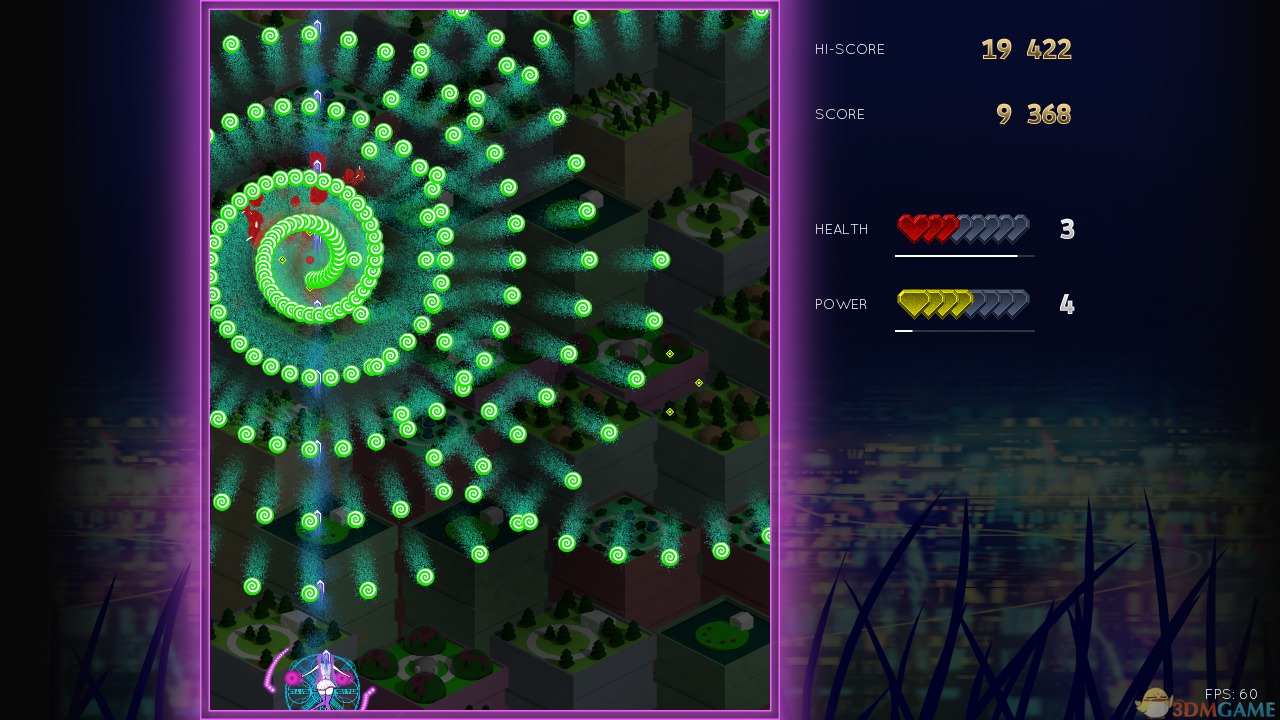Click the purple playfield border frame
Image resolution: width=1280 pixels, height=720 pixels.
(x=206, y=360)
